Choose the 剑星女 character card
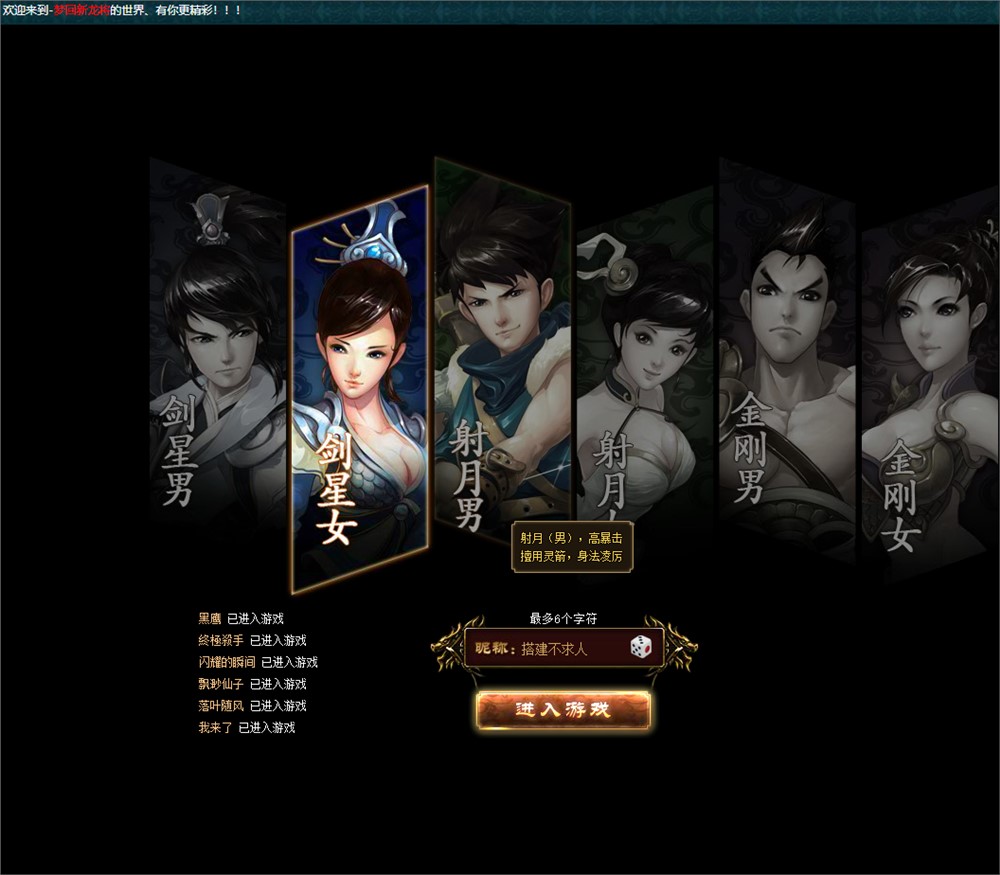 pos(360,390)
